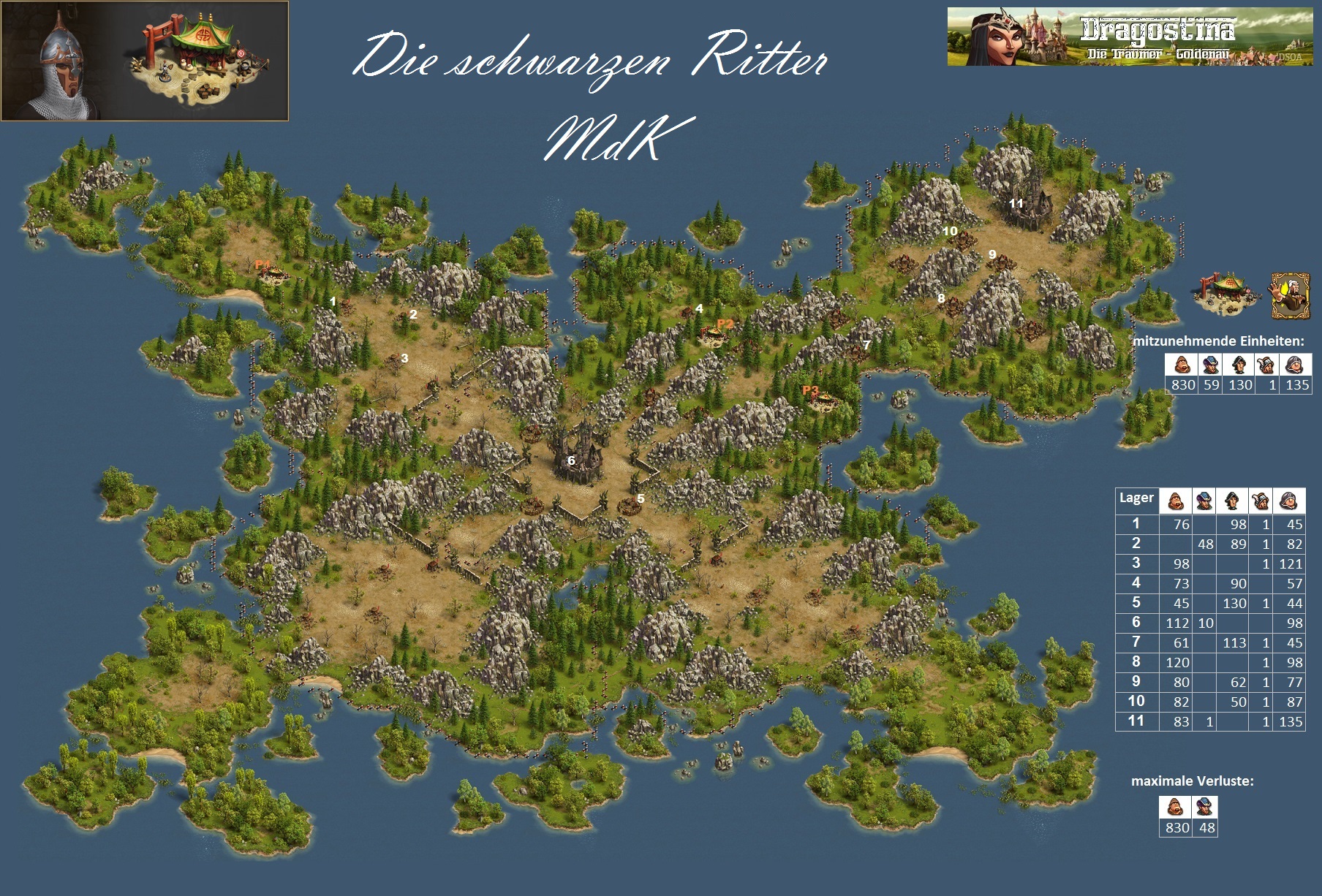Click the general portrait icon beside the garrison

[x=1288, y=295]
